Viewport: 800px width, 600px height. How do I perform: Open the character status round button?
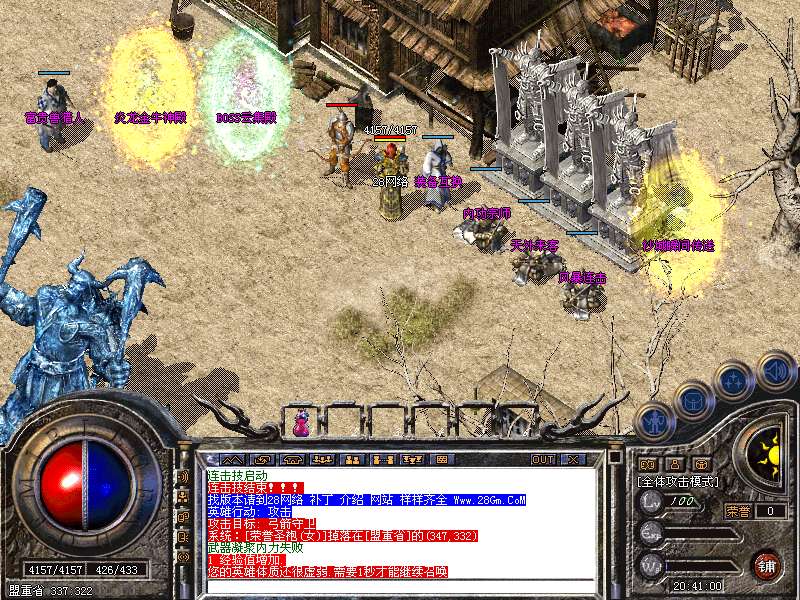(655, 421)
